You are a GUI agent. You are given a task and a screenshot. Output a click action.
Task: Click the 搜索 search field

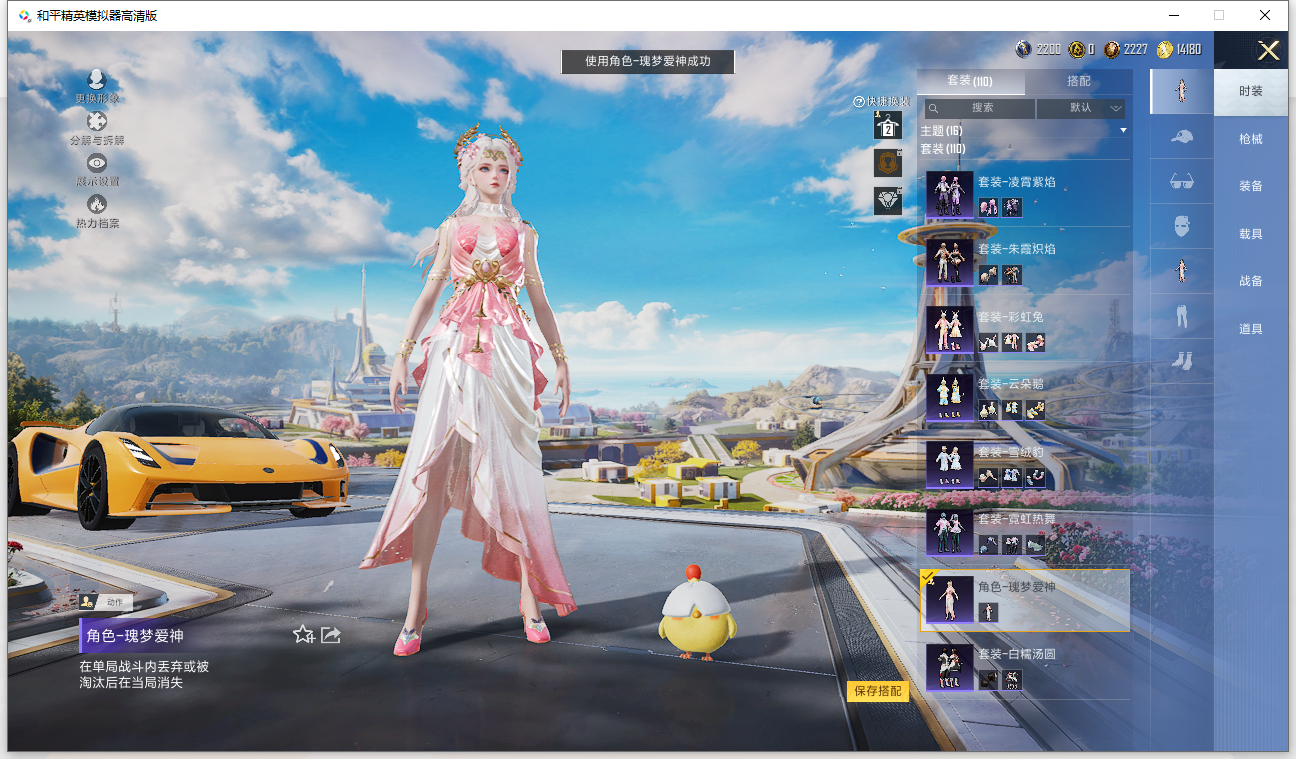pyautogui.click(x=980, y=108)
